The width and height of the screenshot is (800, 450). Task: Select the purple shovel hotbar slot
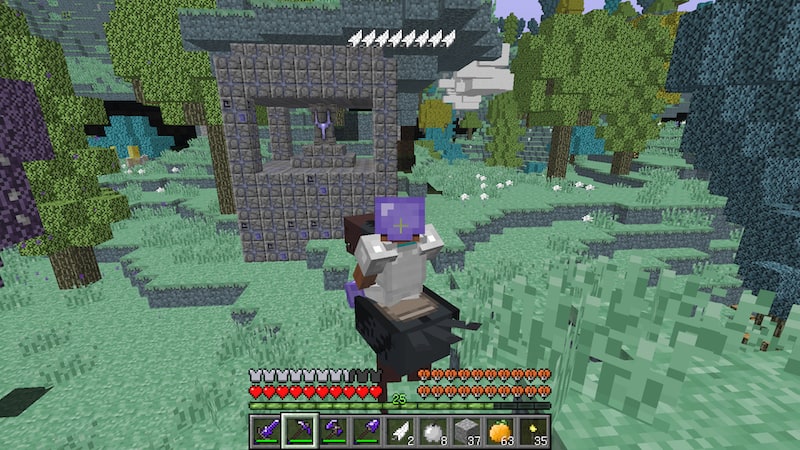pos(365,429)
